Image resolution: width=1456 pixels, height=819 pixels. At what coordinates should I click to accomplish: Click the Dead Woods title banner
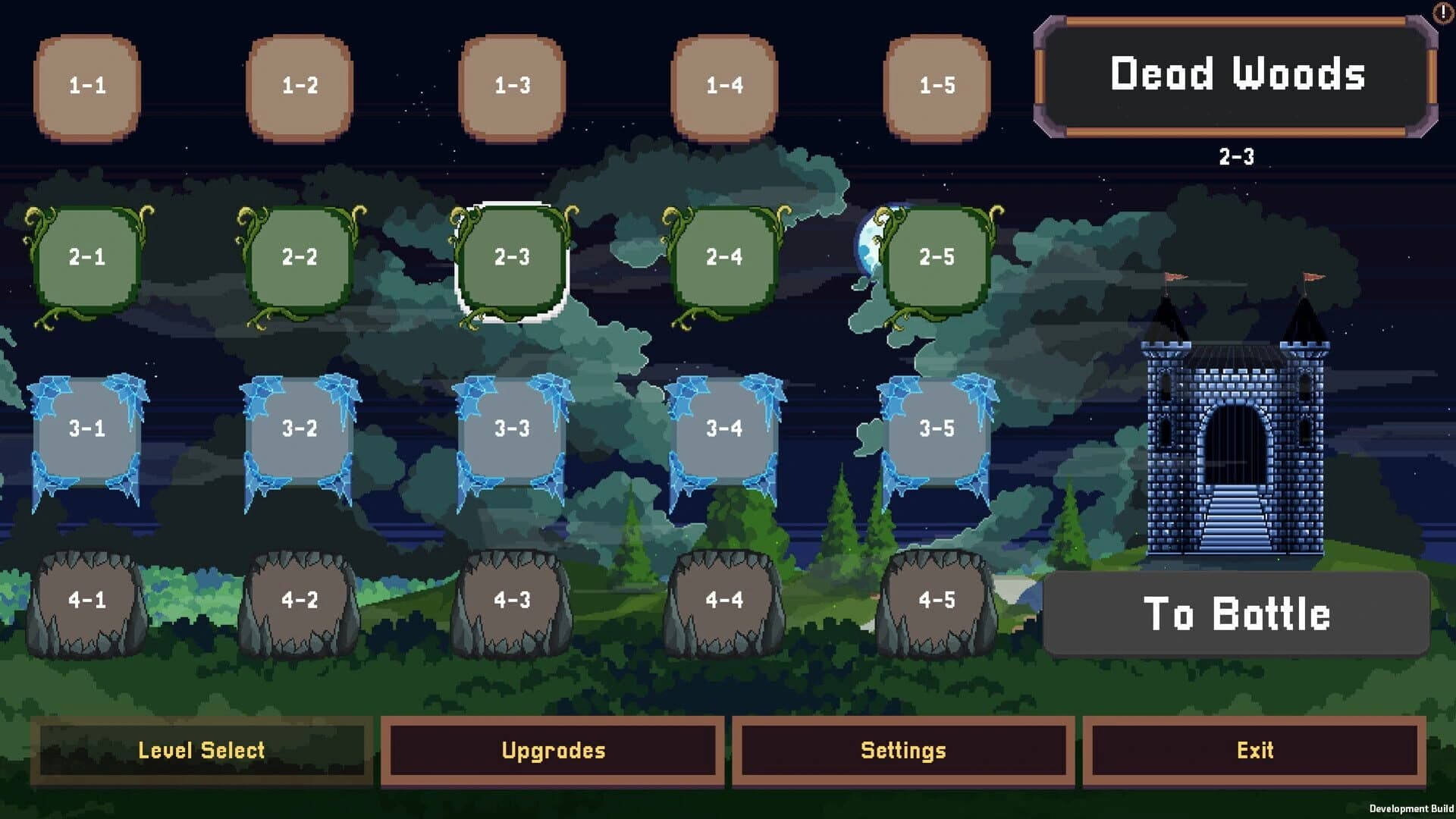[x=1239, y=76]
